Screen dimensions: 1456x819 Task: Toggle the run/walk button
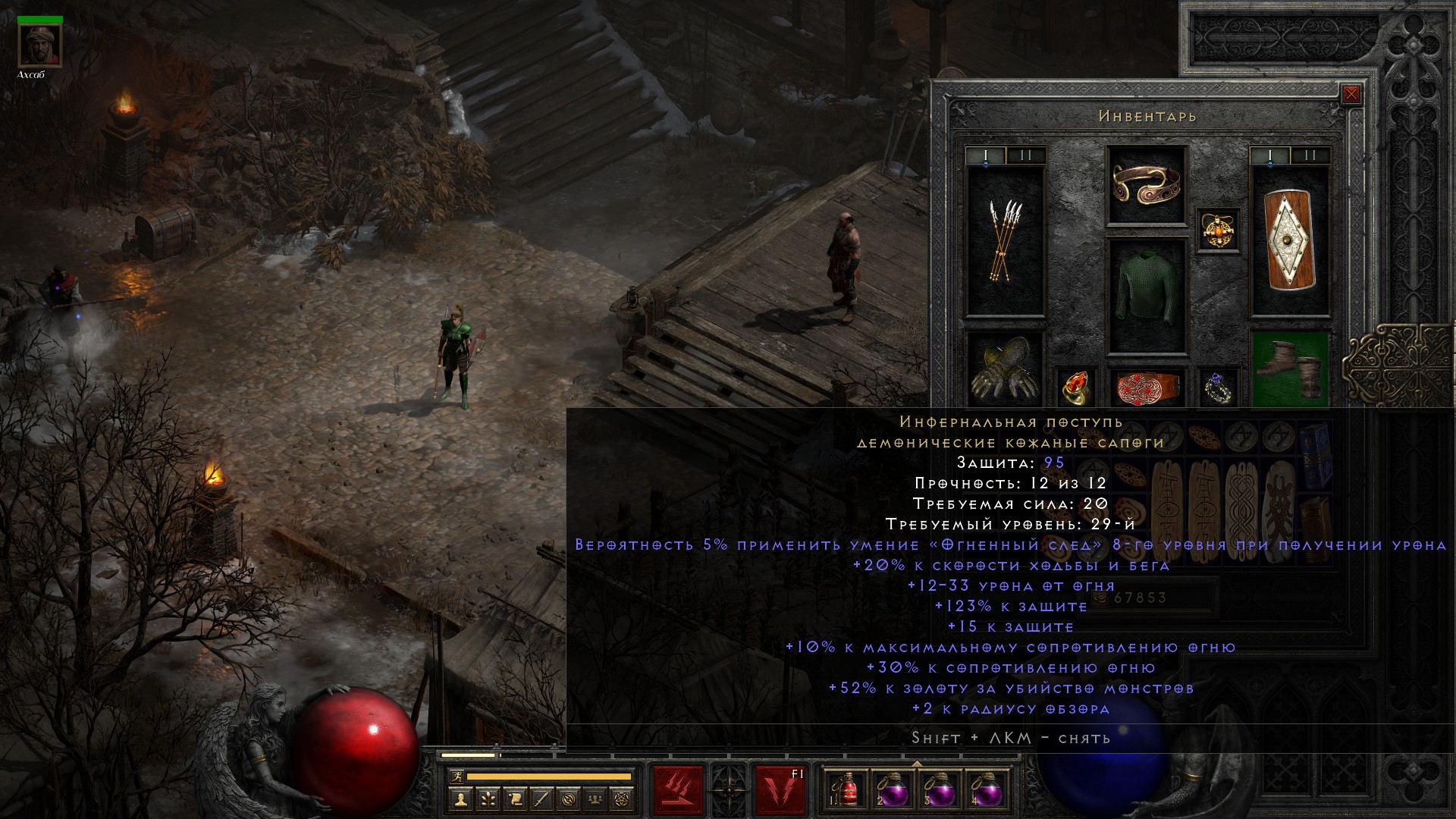(457, 777)
